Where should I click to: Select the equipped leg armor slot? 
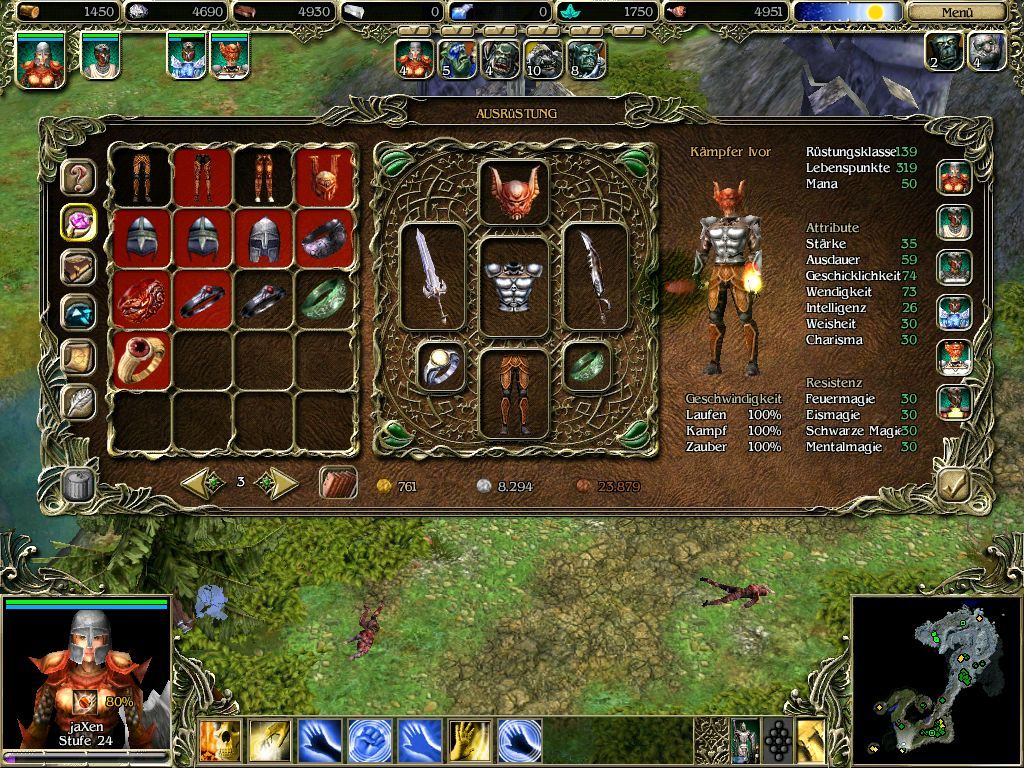(x=514, y=393)
